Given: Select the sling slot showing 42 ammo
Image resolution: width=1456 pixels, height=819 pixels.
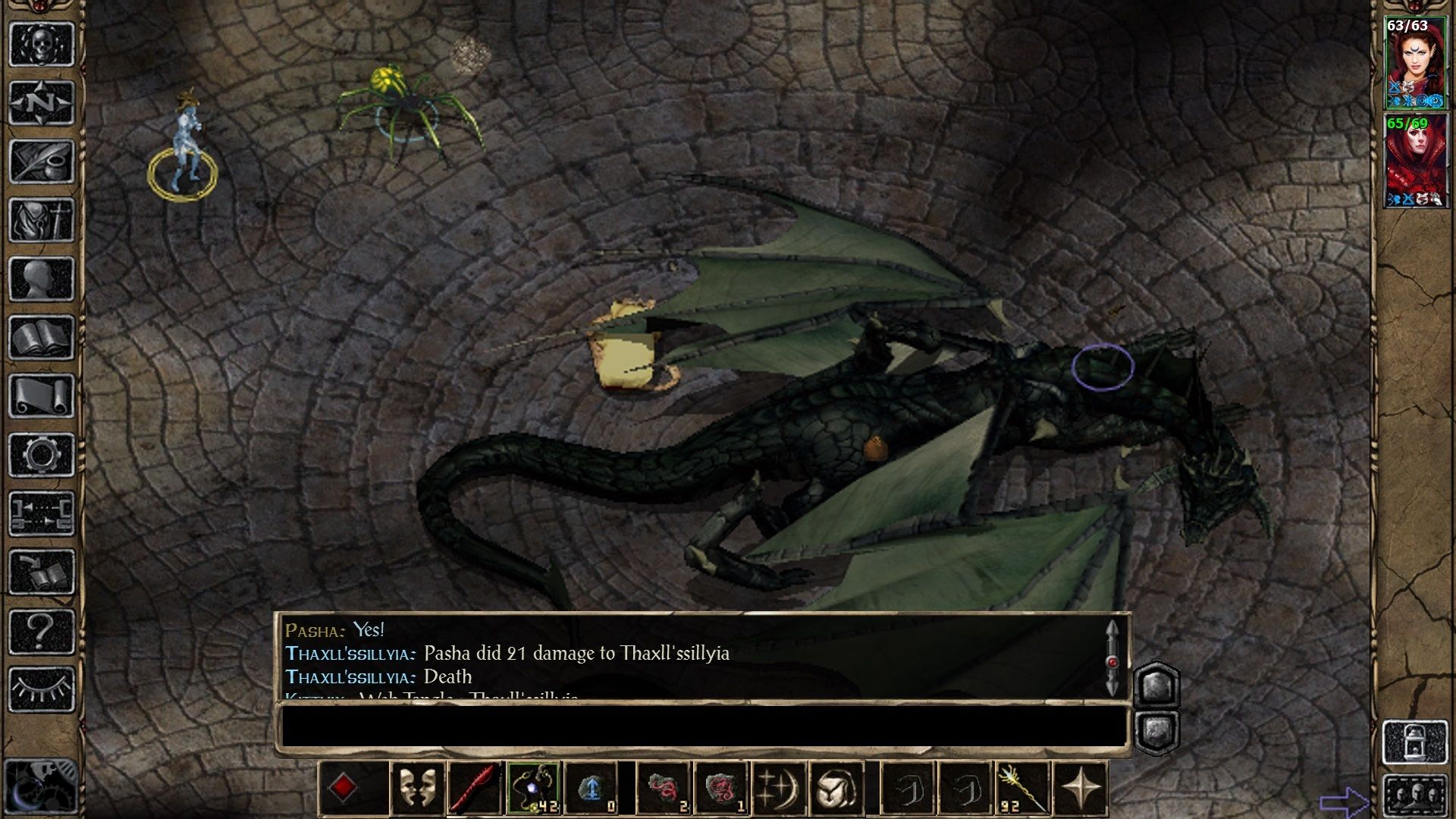Looking at the screenshot, I should pyautogui.click(x=534, y=789).
